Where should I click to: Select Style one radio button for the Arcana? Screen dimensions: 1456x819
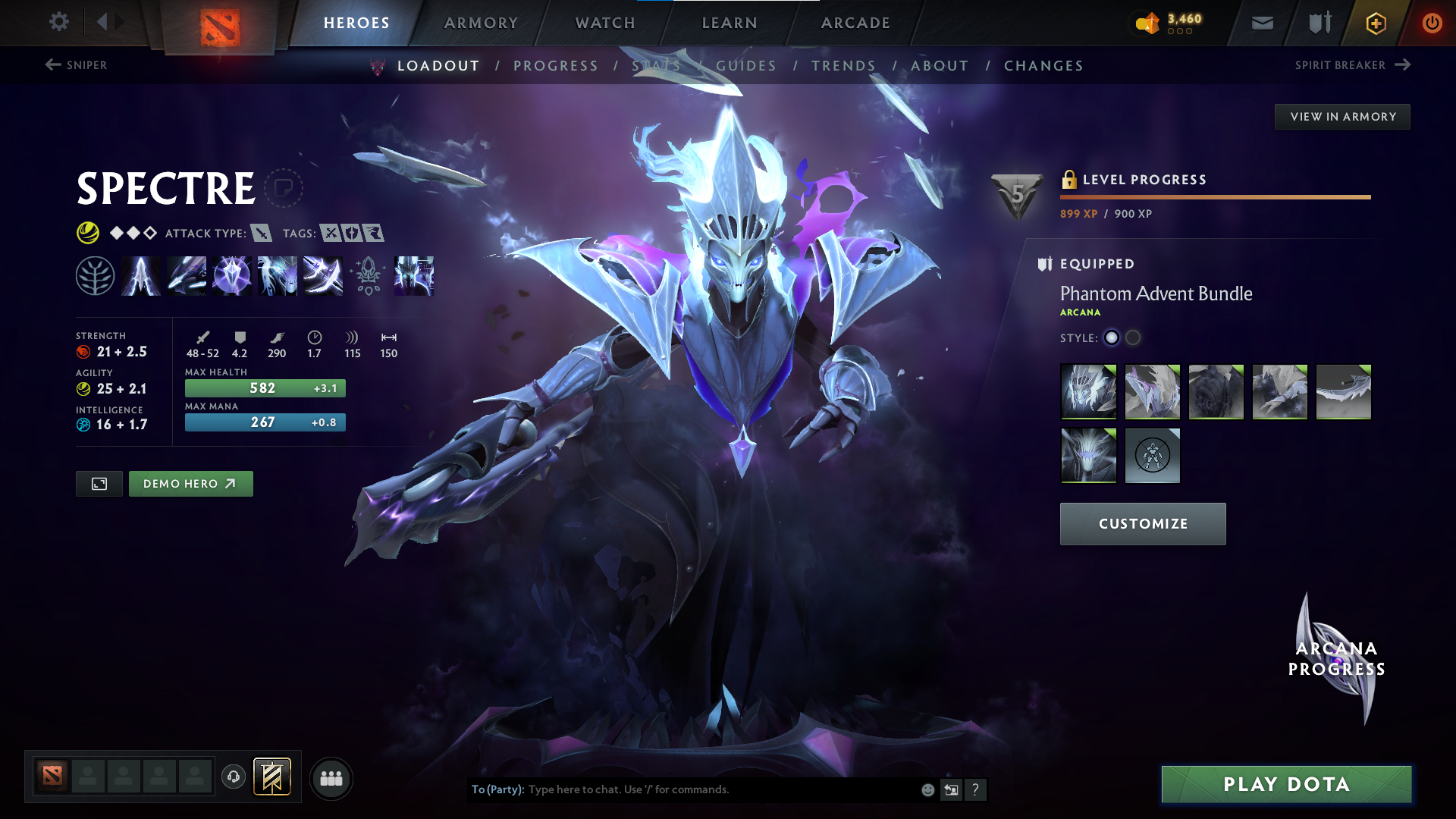1111,338
